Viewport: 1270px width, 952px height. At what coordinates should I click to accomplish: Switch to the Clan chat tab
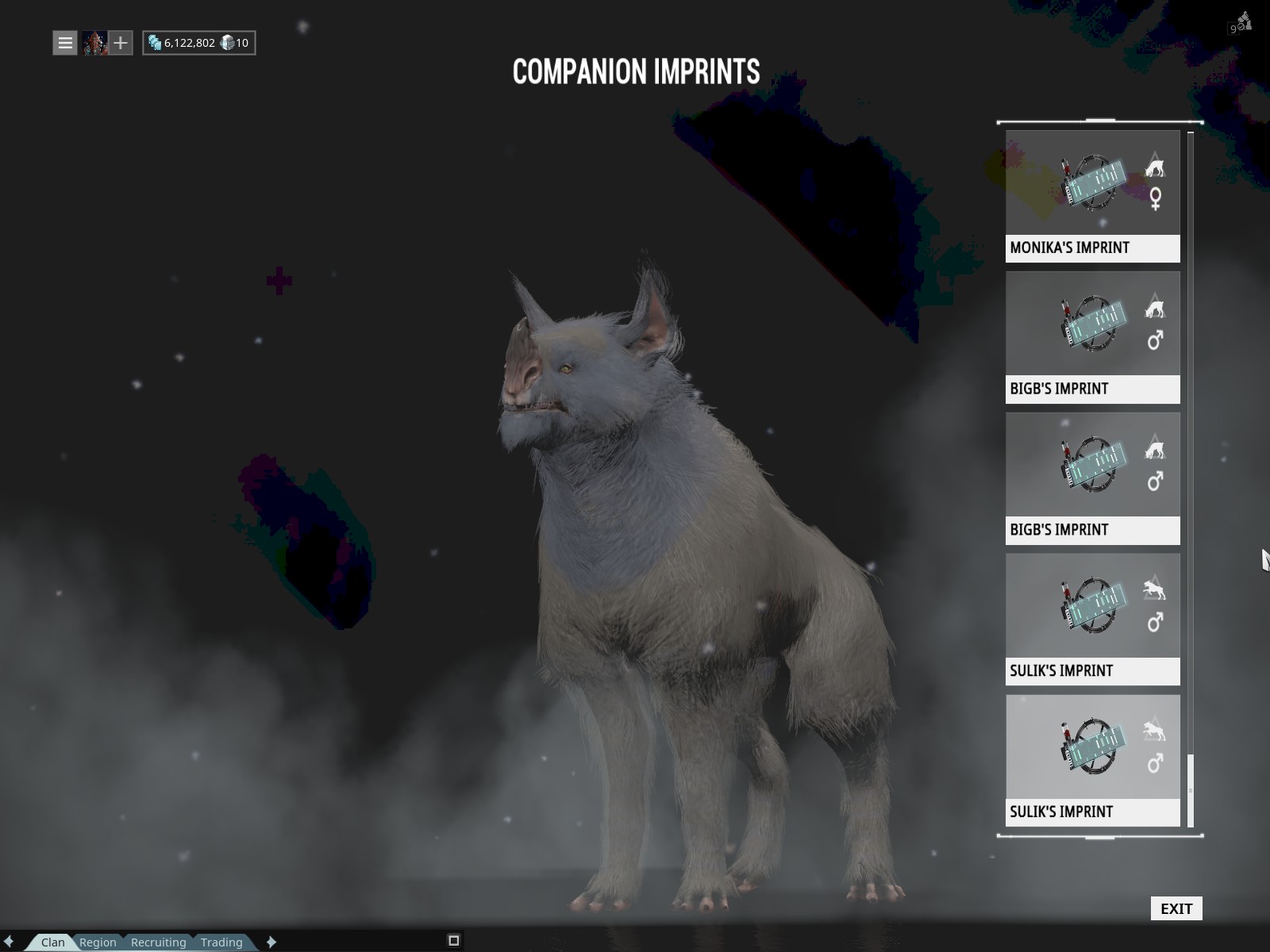(52, 942)
